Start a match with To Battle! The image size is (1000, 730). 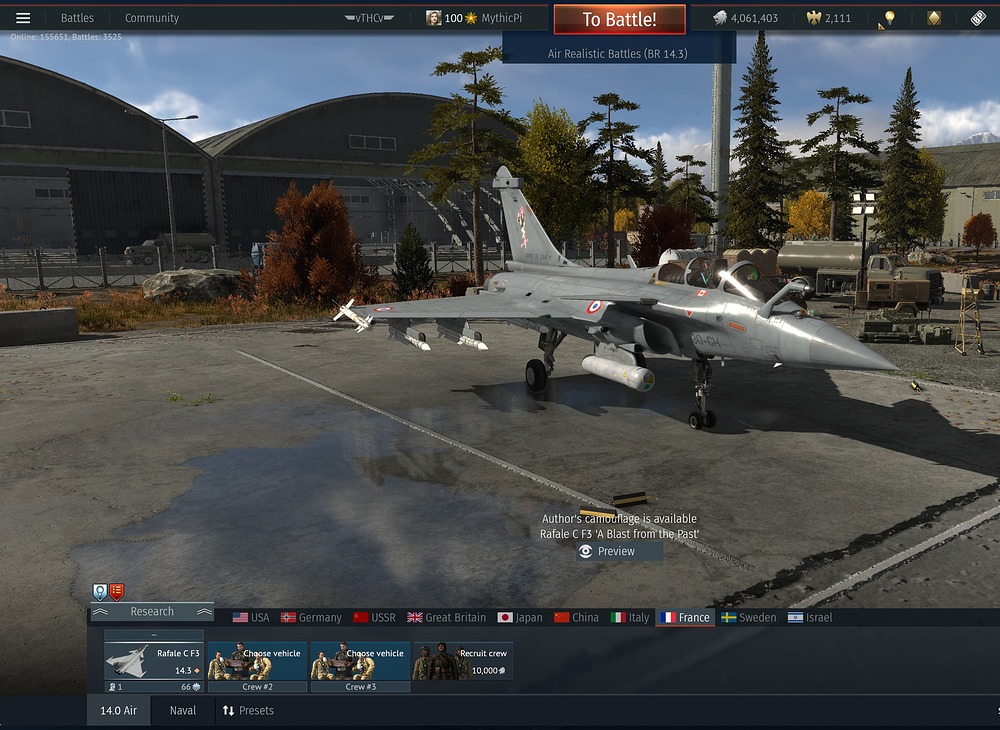click(x=620, y=20)
